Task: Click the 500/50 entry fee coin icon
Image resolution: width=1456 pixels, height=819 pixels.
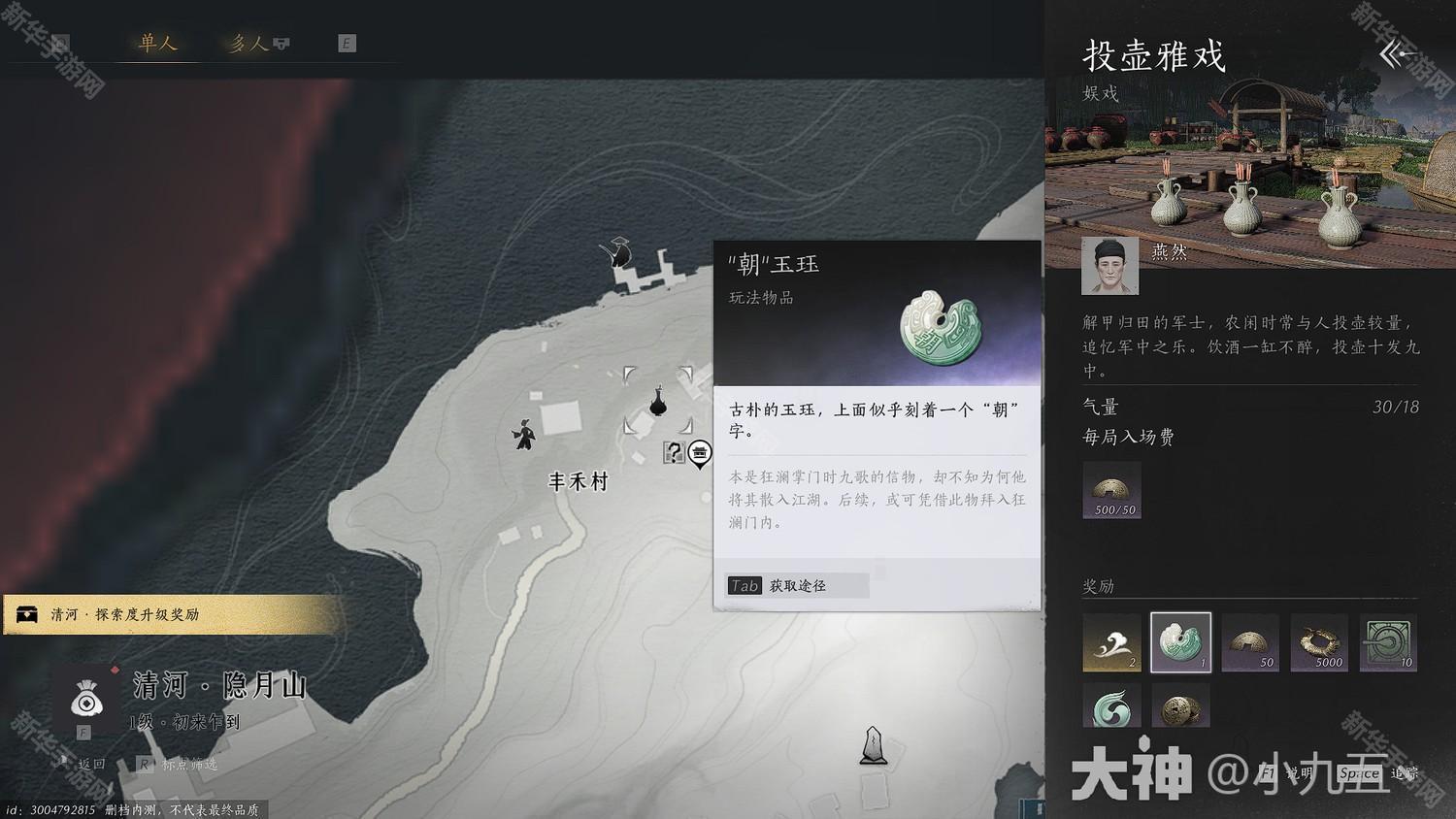Action: 1111,490
